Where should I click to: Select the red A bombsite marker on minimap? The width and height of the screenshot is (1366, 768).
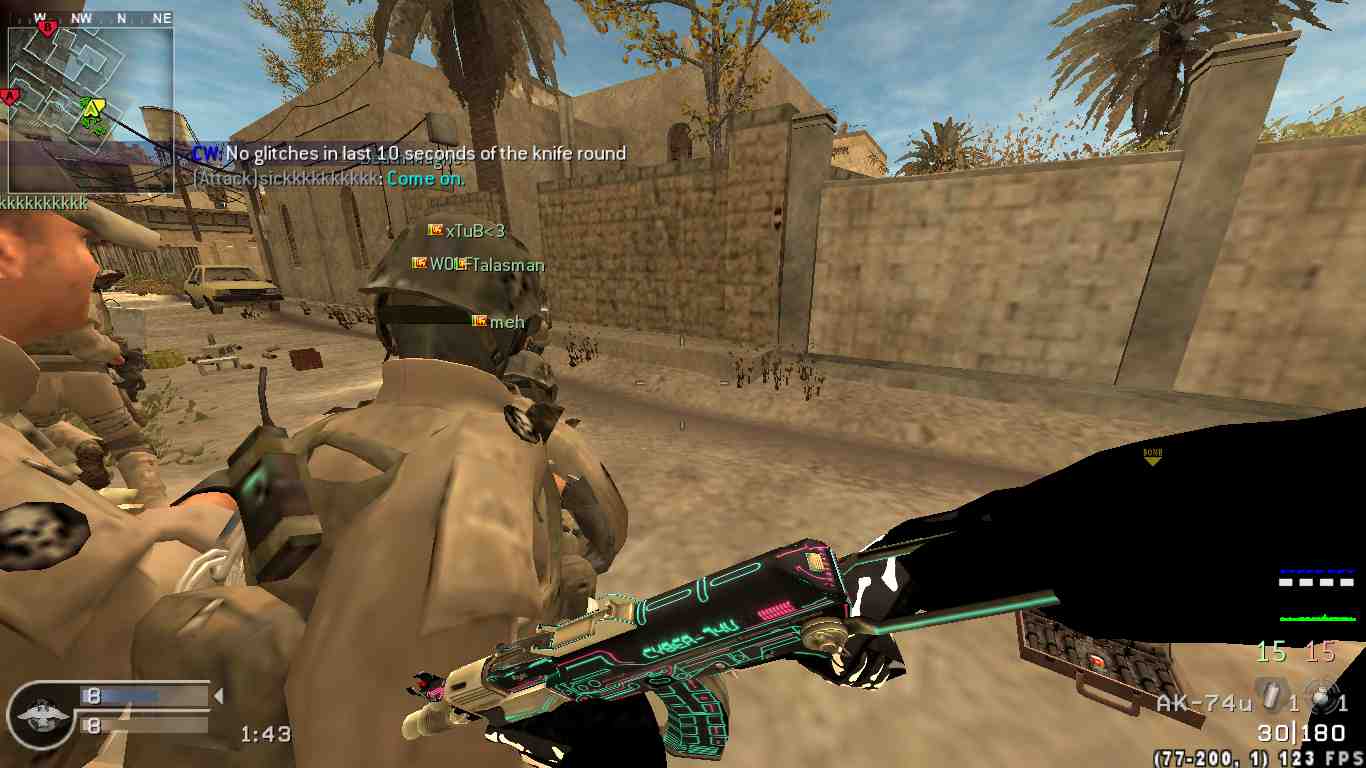[x=11, y=97]
